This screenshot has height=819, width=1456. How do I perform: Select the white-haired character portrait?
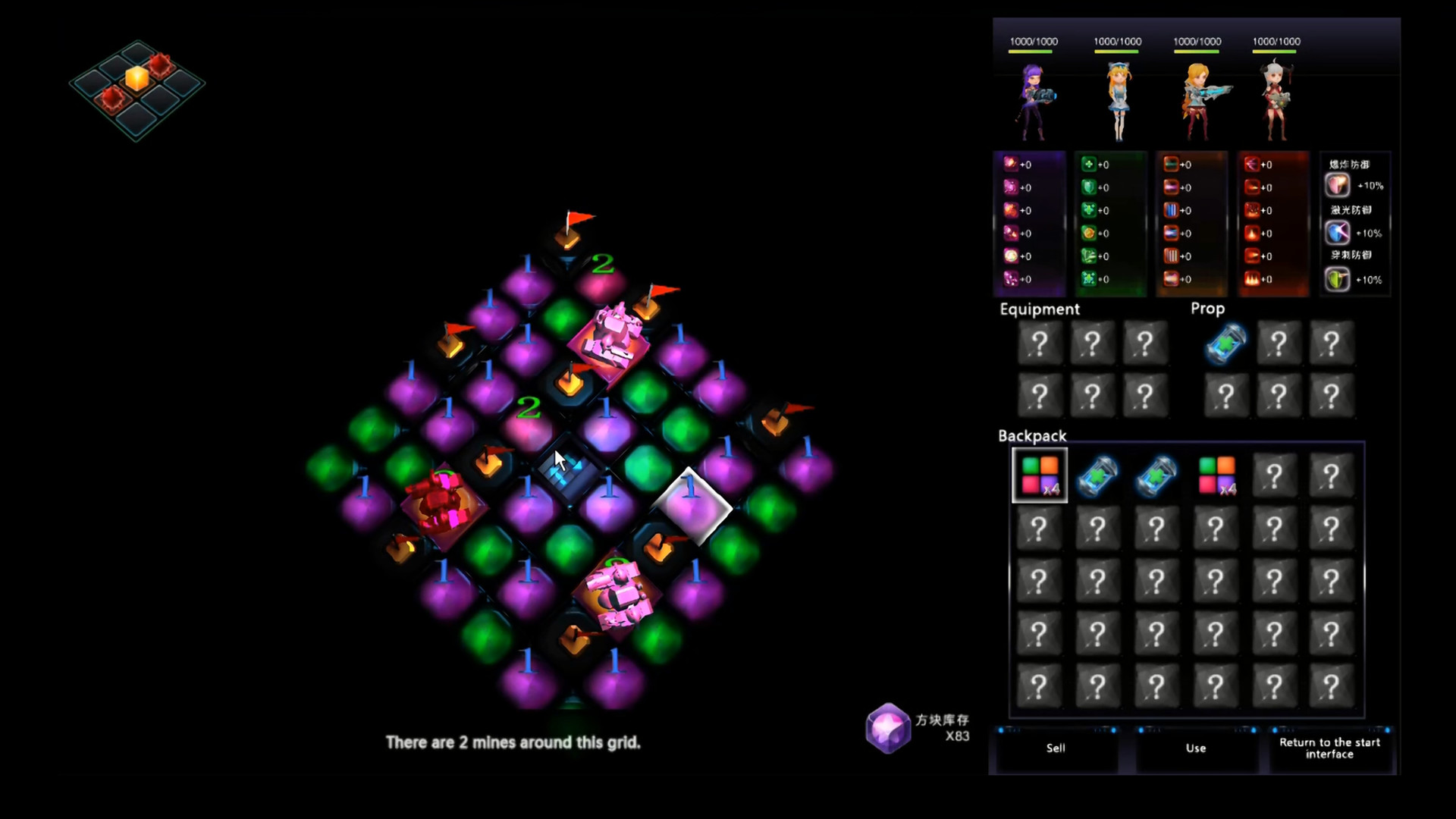pos(1276,102)
